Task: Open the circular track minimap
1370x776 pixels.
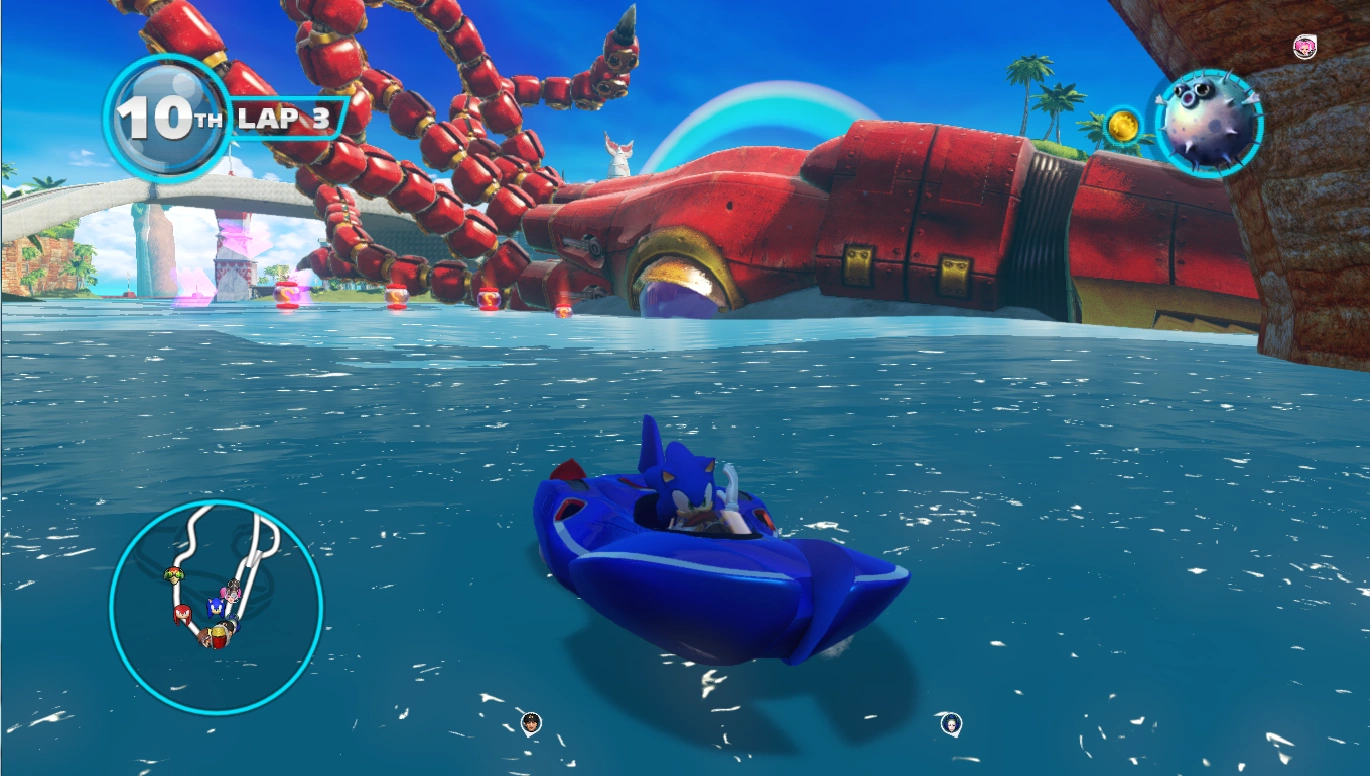Action: click(x=216, y=607)
